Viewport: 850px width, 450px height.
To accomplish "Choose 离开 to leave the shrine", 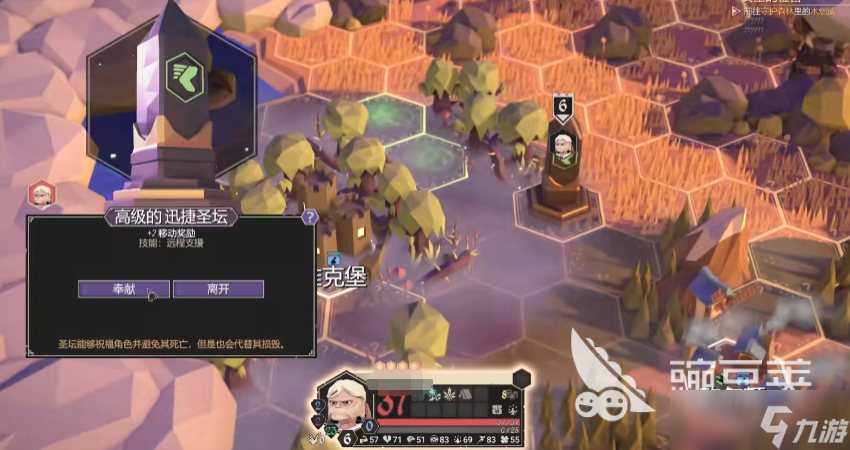I will coord(218,289).
